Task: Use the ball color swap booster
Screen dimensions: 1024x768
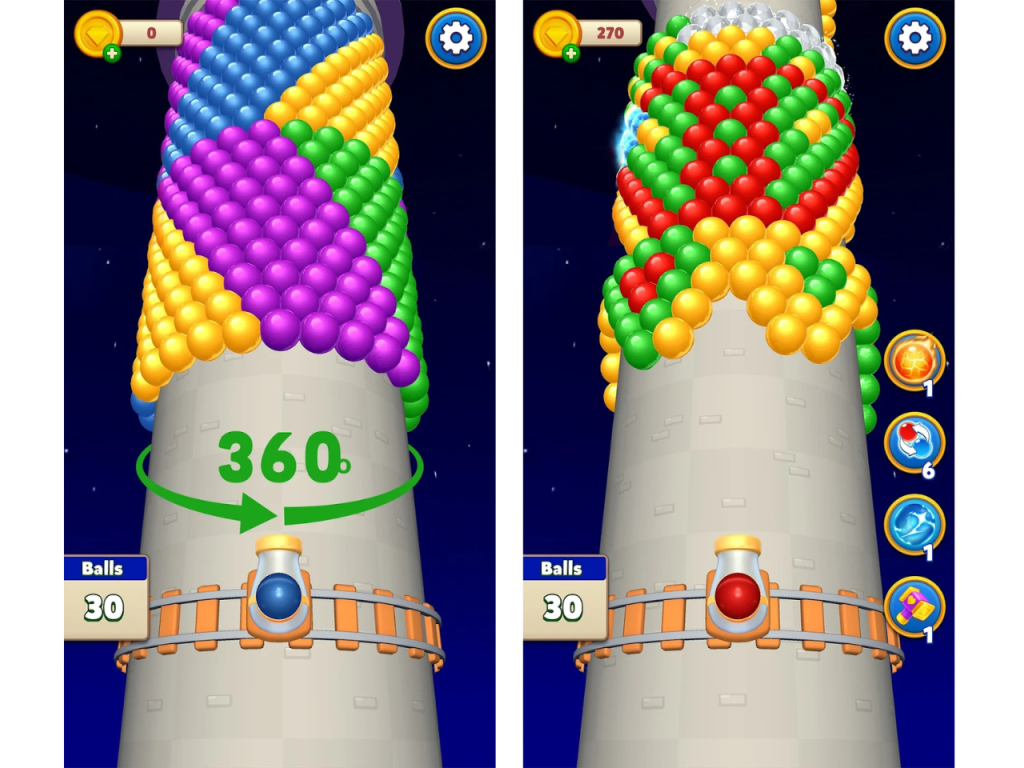Action: (x=914, y=443)
